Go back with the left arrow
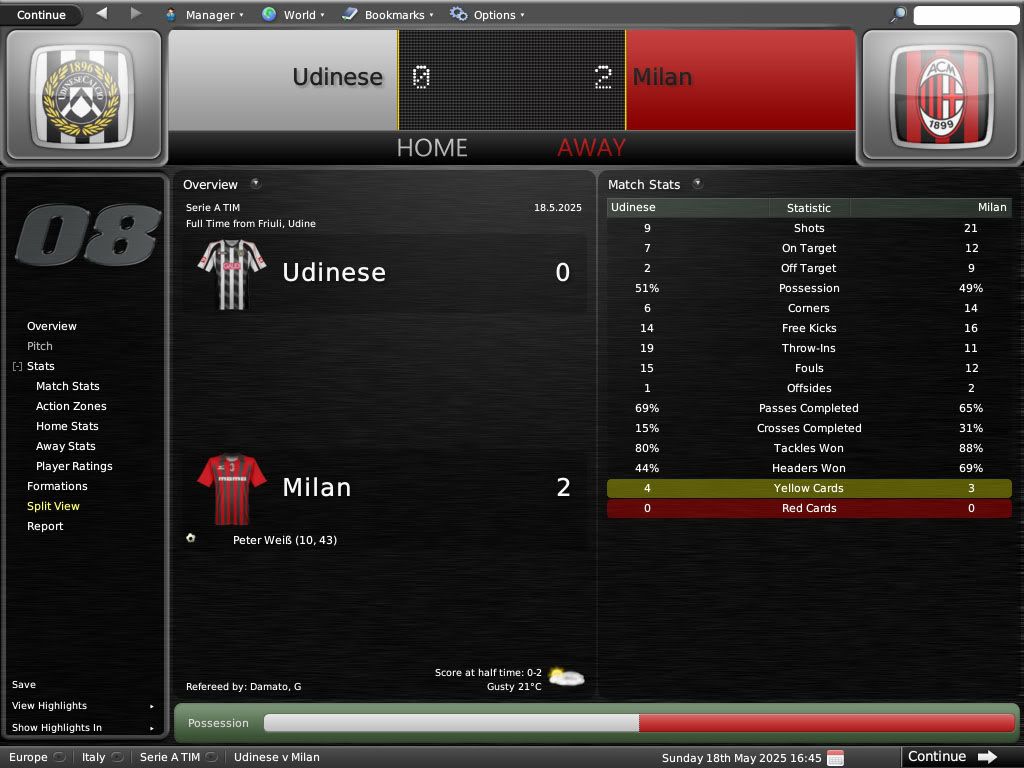1024x768 pixels. click(102, 14)
